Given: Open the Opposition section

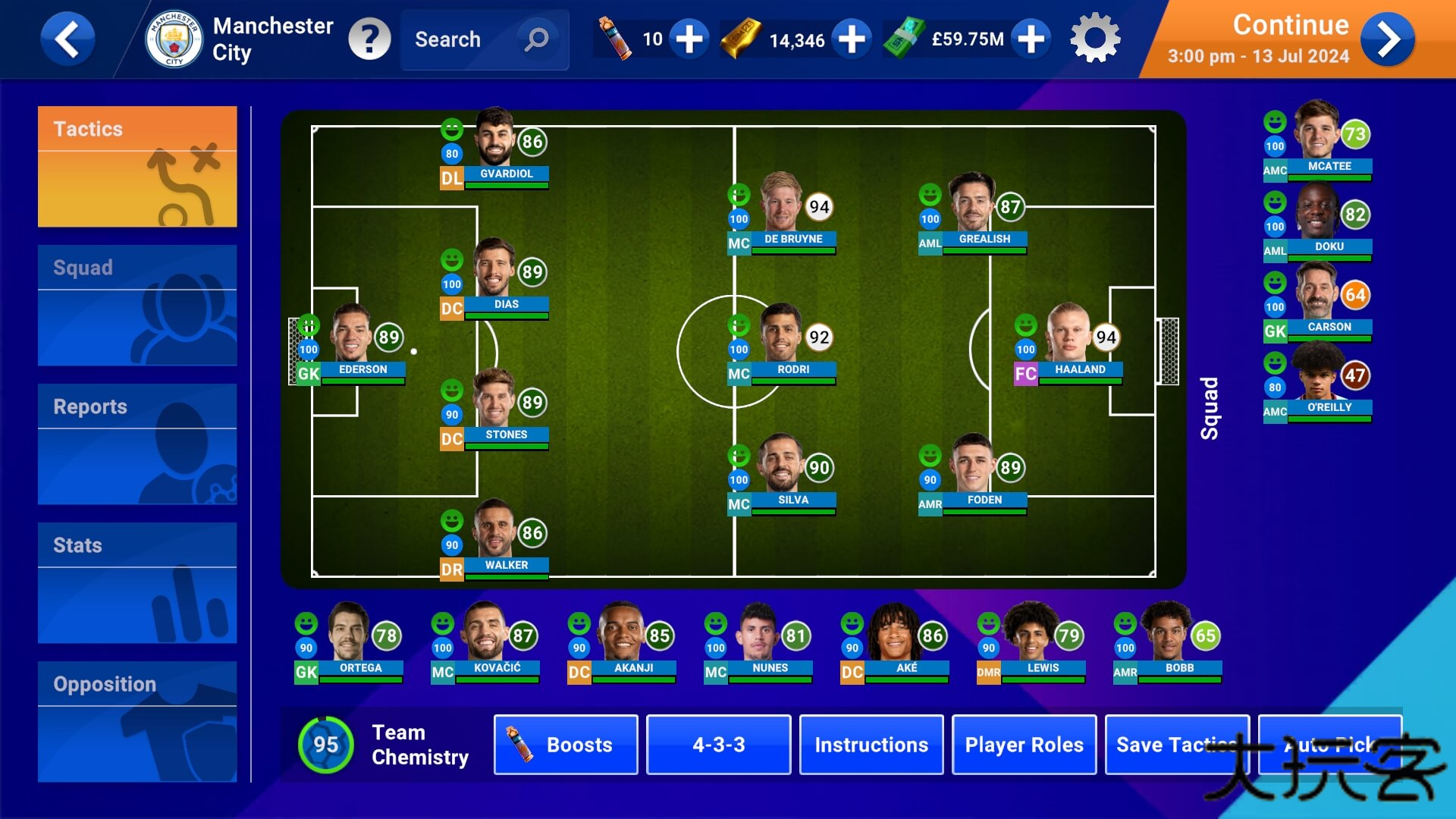Looking at the screenshot, I should point(137,721).
